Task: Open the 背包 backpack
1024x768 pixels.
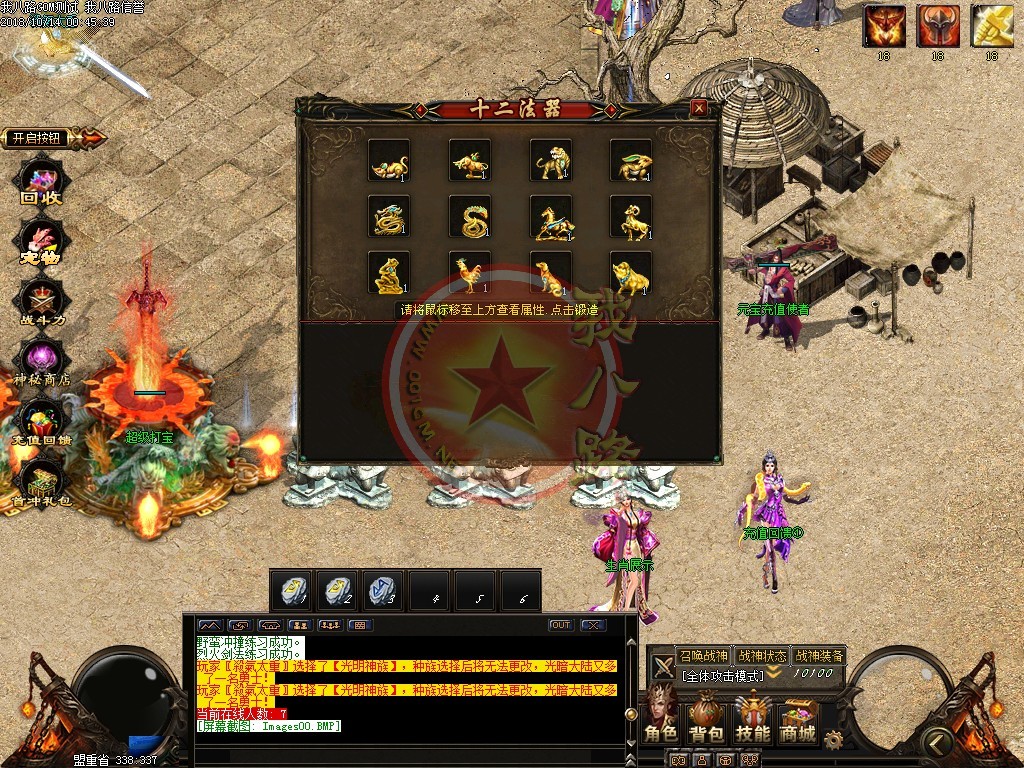Action: click(707, 717)
